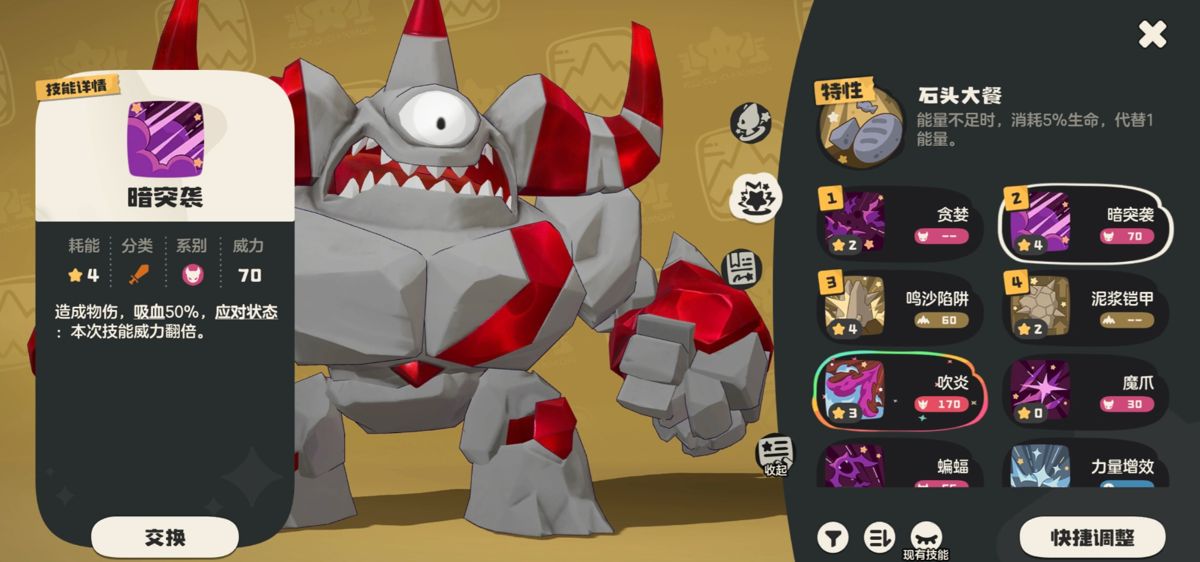Switch to the creature silhouette tab

(751, 122)
